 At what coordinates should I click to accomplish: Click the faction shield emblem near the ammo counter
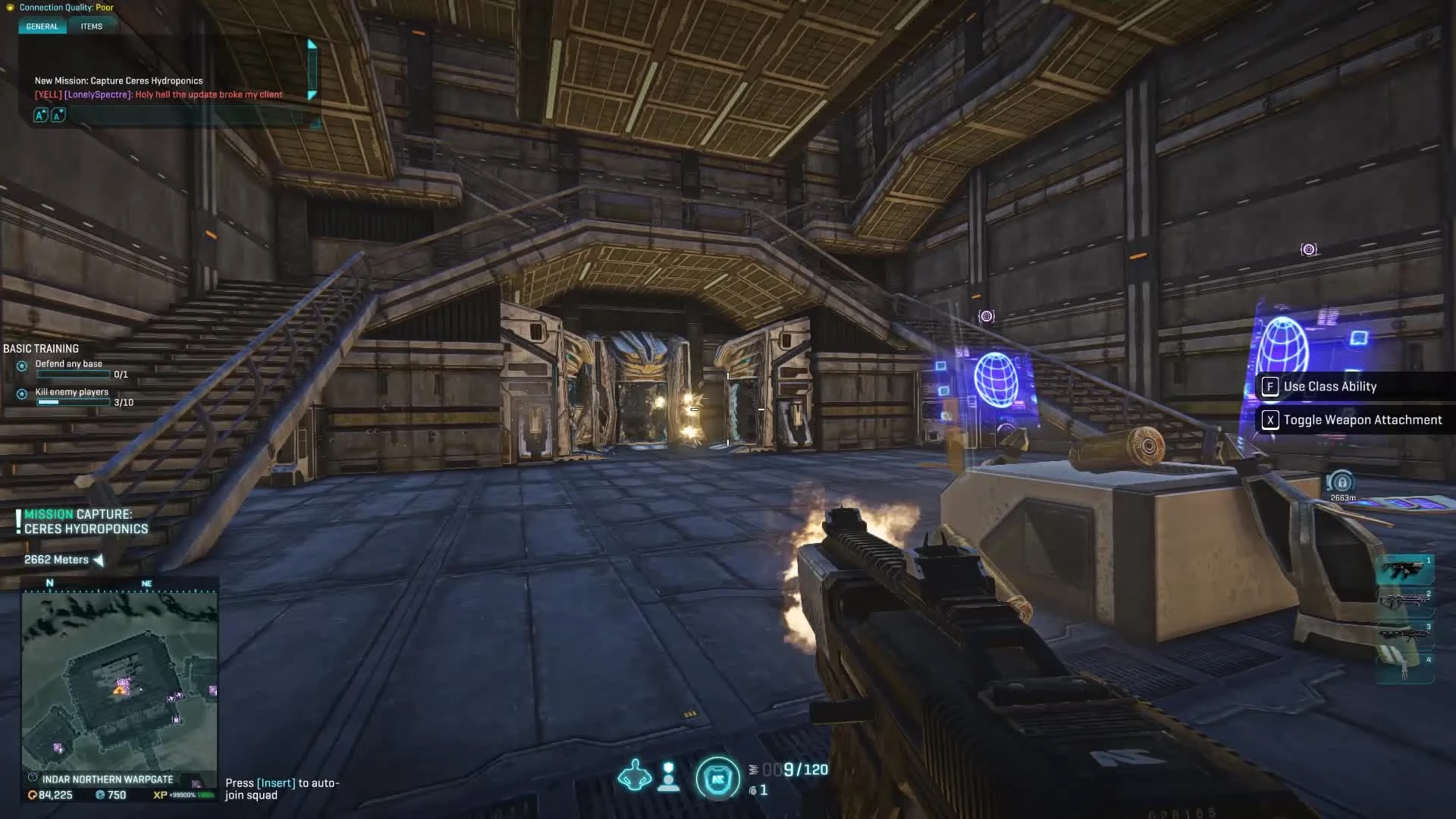[x=717, y=777]
